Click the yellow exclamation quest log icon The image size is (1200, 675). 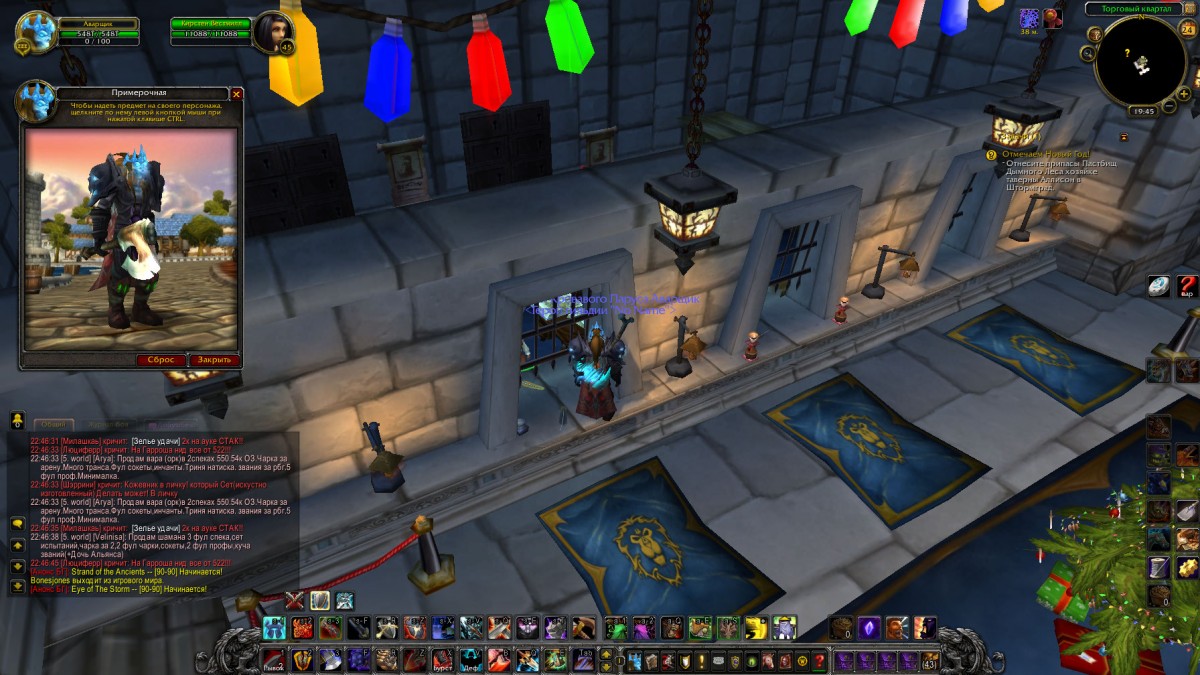pos(702,661)
